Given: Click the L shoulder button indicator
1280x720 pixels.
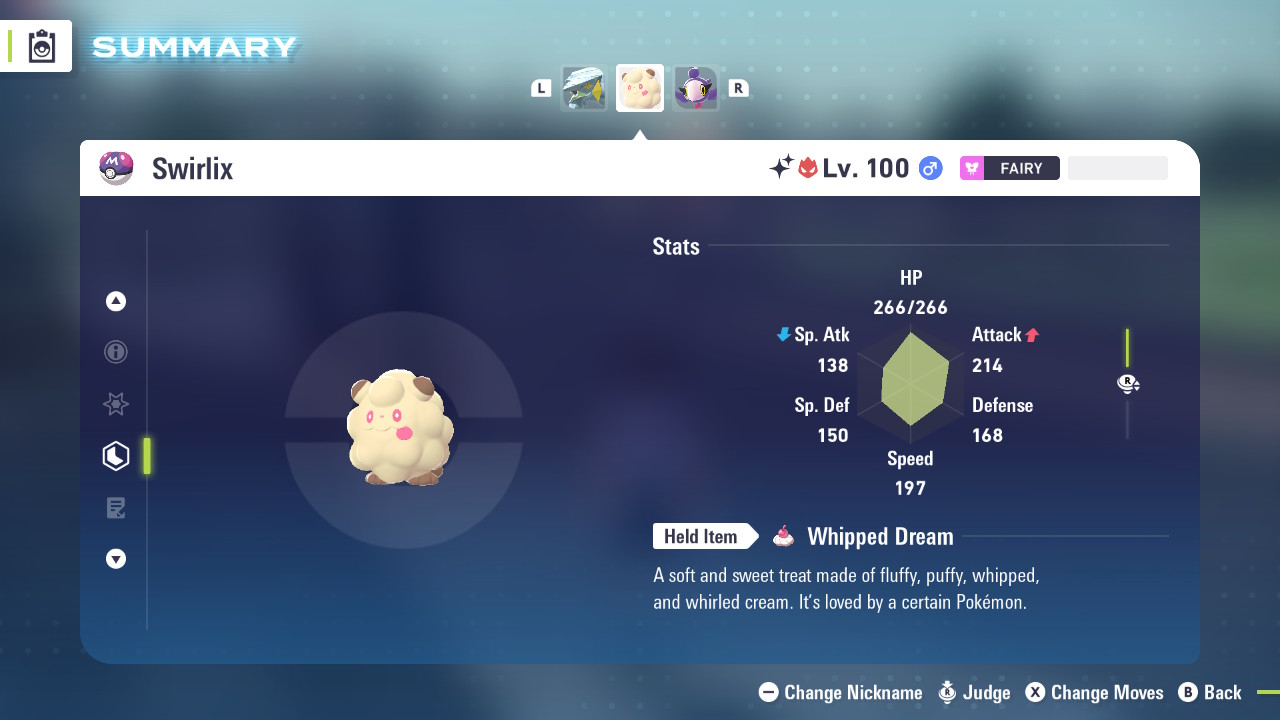Looking at the screenshot, I should point(541,88).
